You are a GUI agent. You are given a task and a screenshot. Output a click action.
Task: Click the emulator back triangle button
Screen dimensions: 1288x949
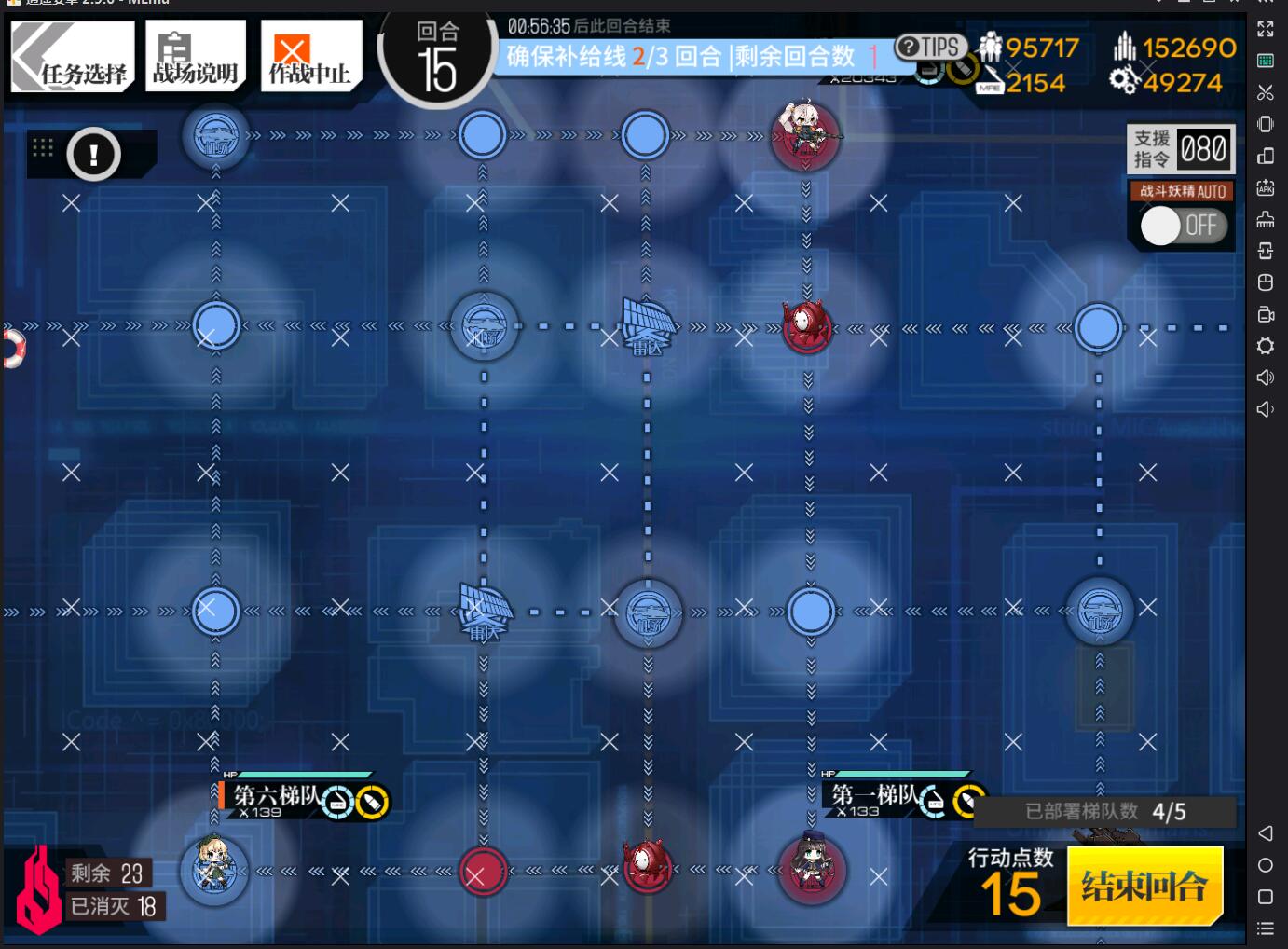1265,833
